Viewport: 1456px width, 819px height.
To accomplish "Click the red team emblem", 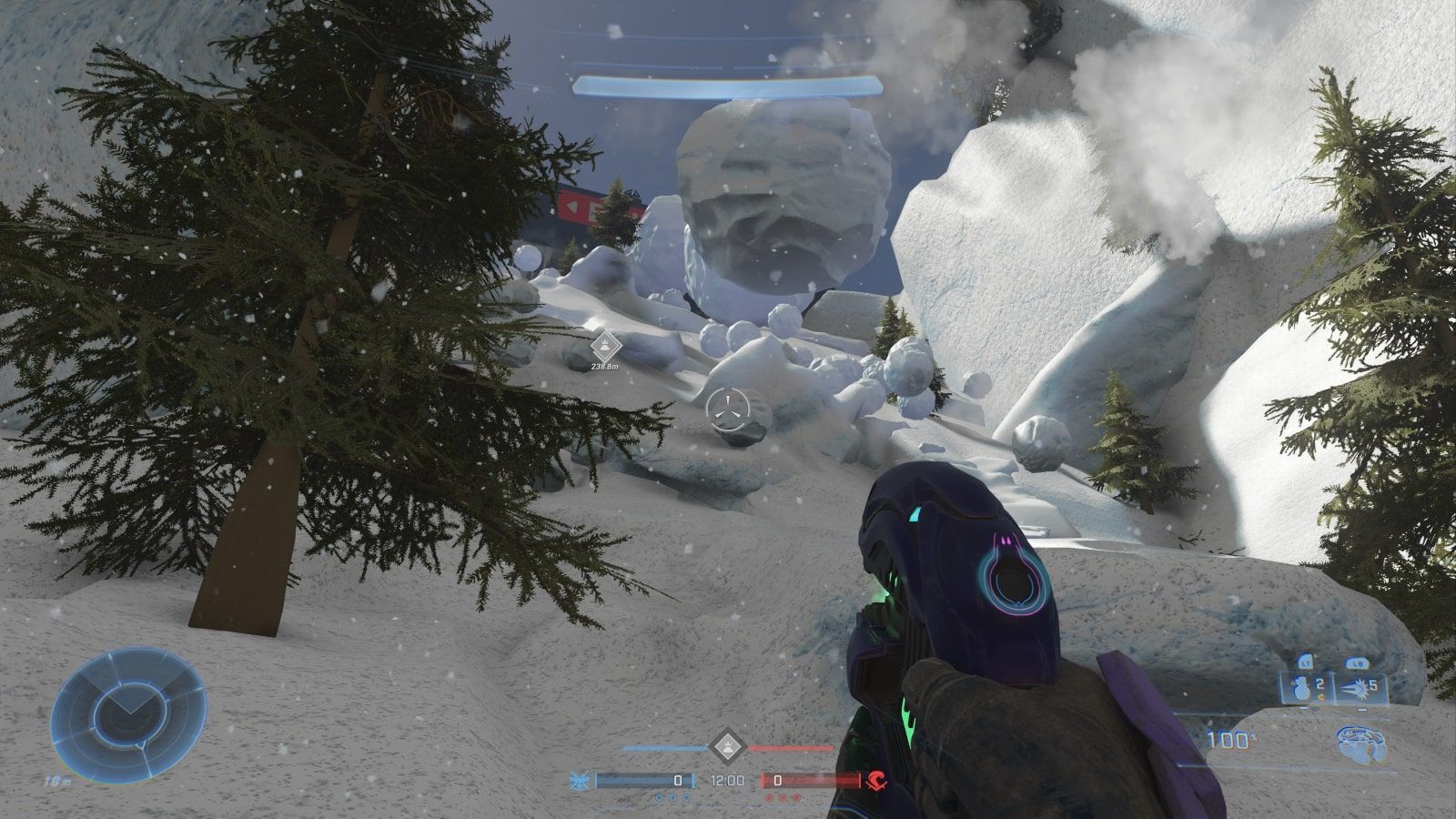I will [877, 780].
